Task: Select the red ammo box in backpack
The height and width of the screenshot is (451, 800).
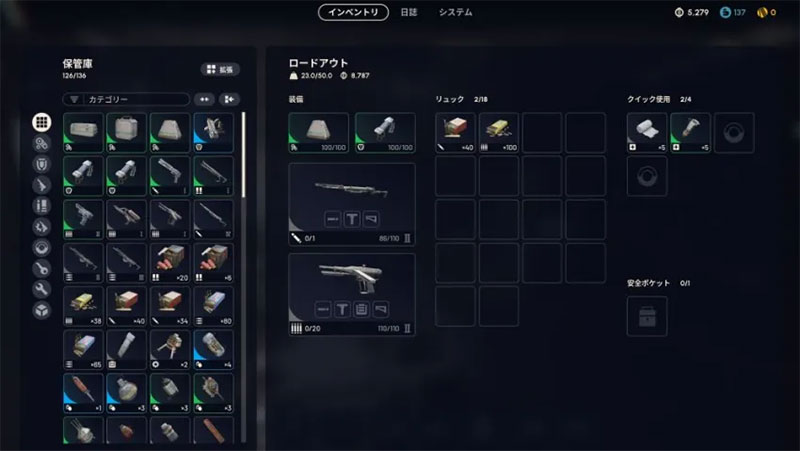Action: tap(455, 133)
